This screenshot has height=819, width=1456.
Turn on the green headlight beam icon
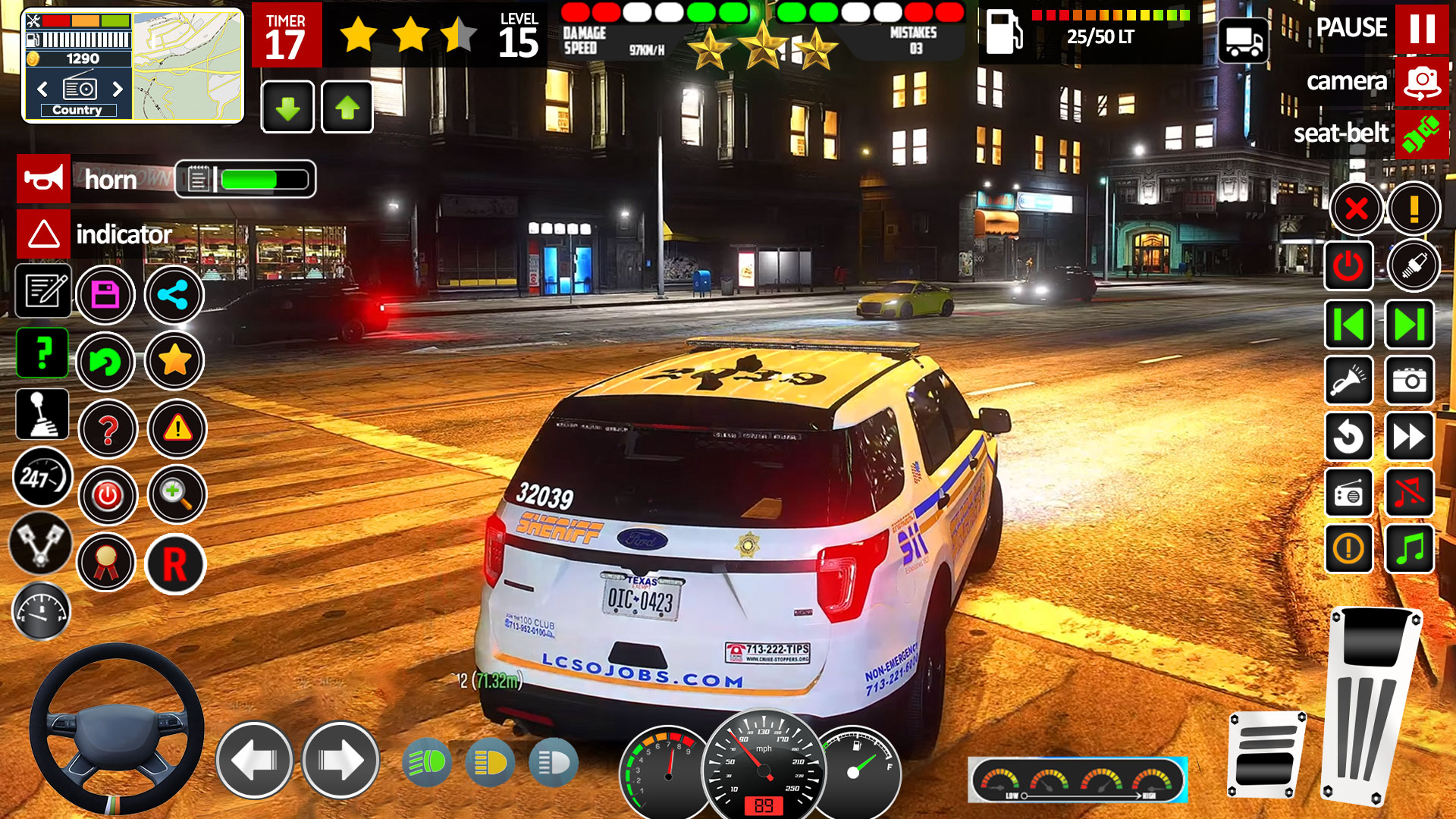(428, 762)
